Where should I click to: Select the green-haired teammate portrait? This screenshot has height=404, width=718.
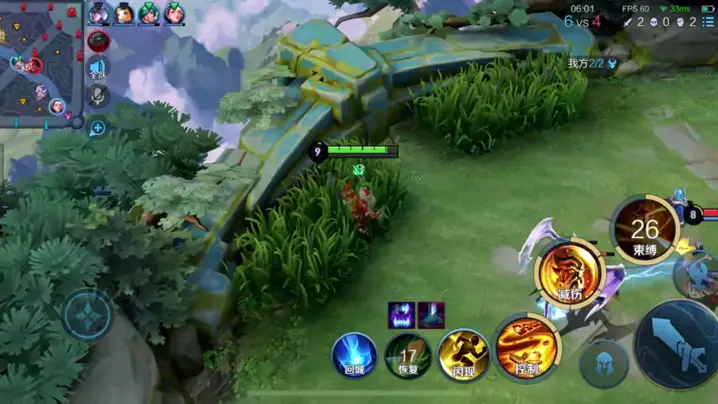click(148, 13)
